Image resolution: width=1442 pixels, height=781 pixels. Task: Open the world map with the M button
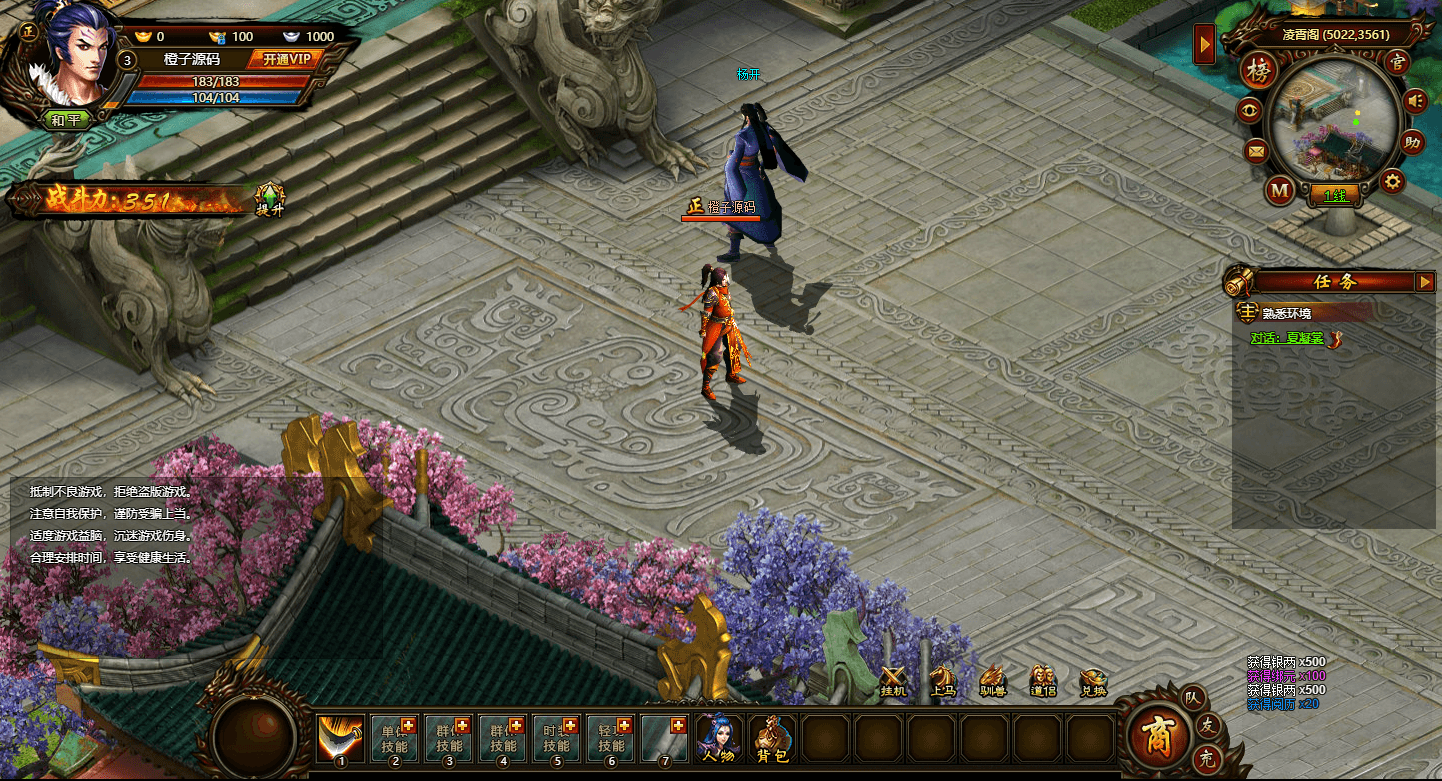tap(1280, 190)
